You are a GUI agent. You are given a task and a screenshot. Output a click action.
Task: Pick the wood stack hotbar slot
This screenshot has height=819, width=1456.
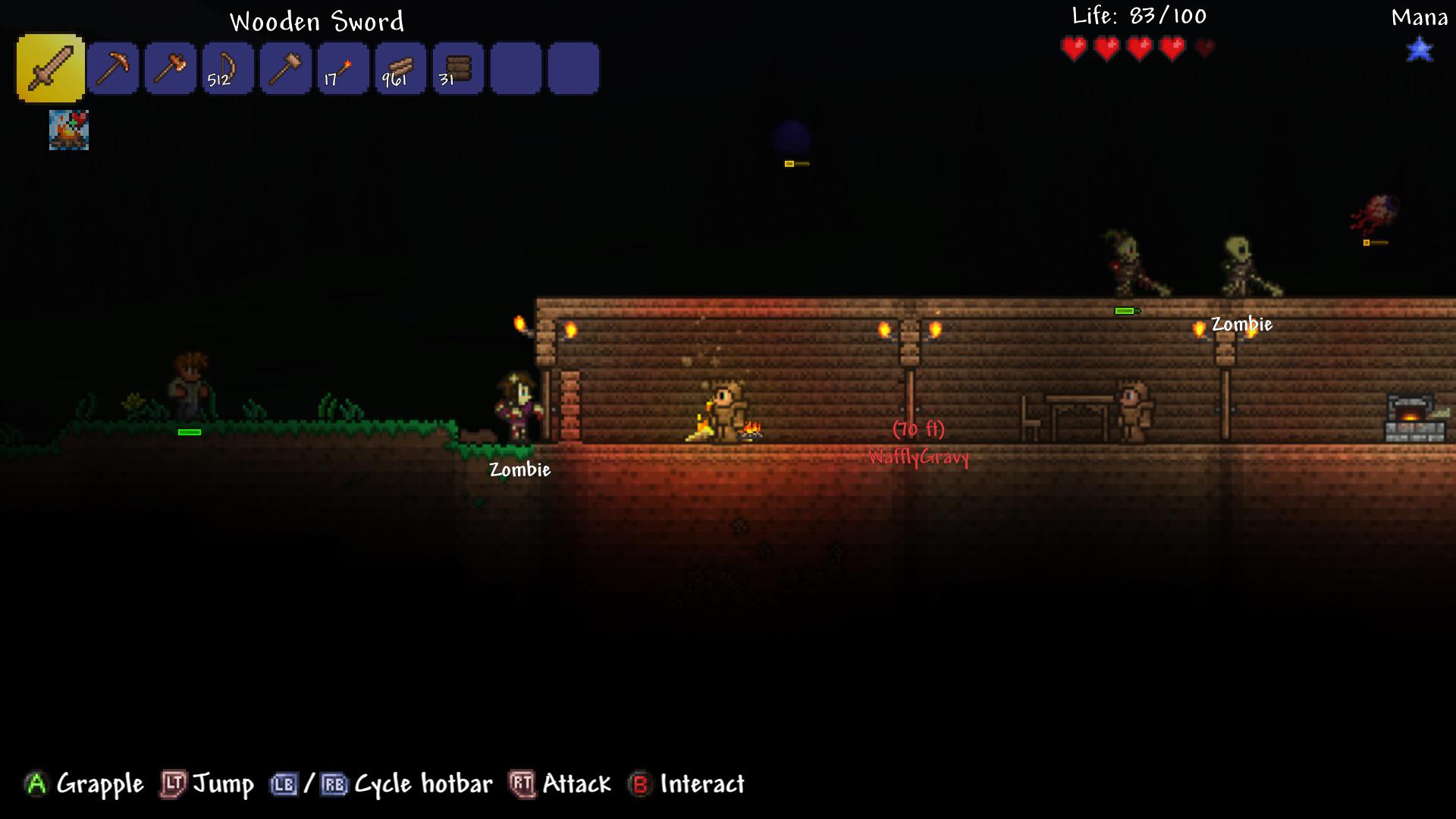pos(401,69)
